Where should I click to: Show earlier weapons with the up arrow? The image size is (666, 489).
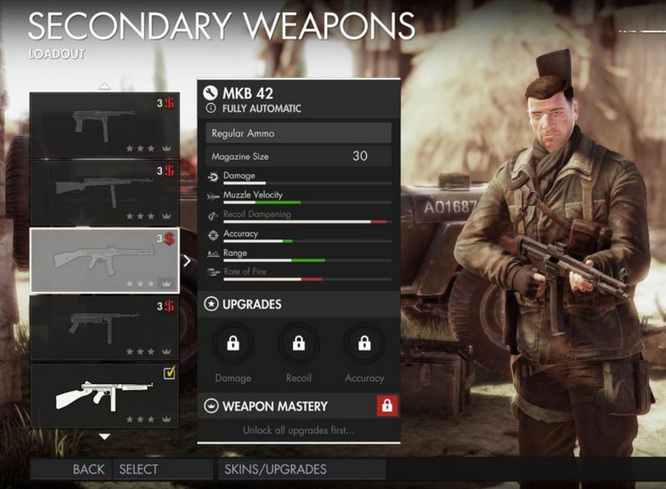(x=104, y=87)
